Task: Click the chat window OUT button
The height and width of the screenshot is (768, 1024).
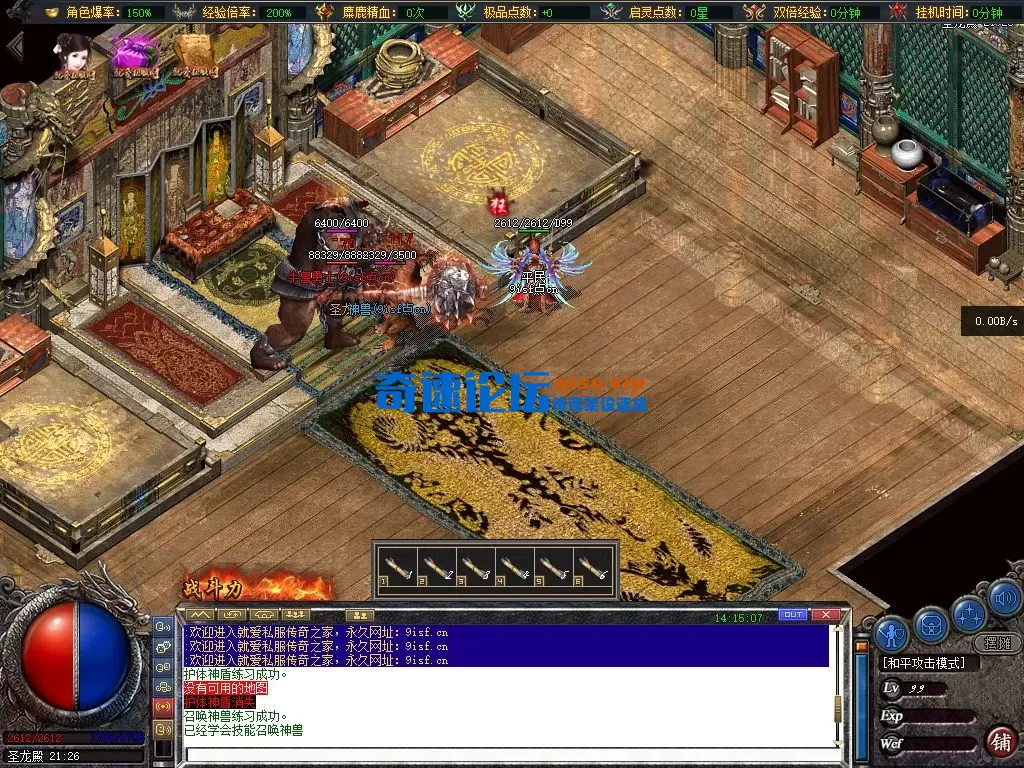Action: coord(792,615)
